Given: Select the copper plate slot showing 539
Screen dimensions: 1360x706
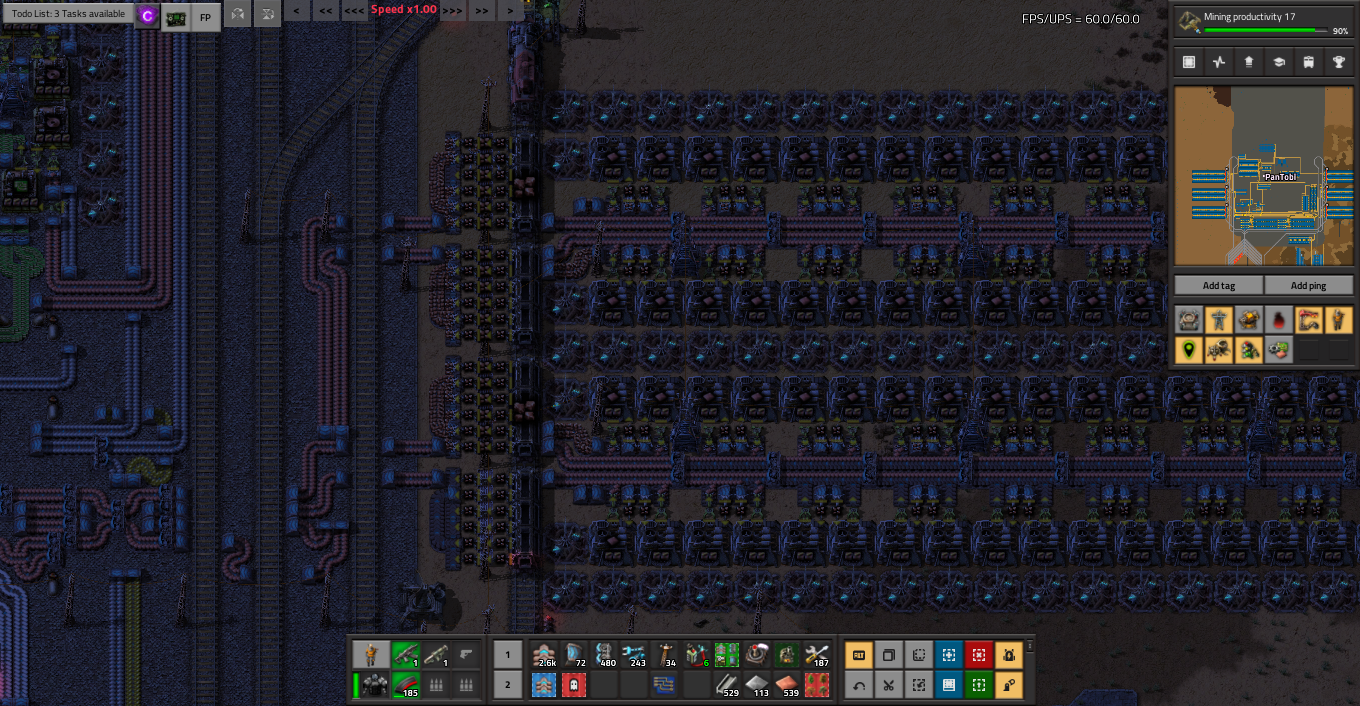Looking at the screenshot, I should 788,686.
